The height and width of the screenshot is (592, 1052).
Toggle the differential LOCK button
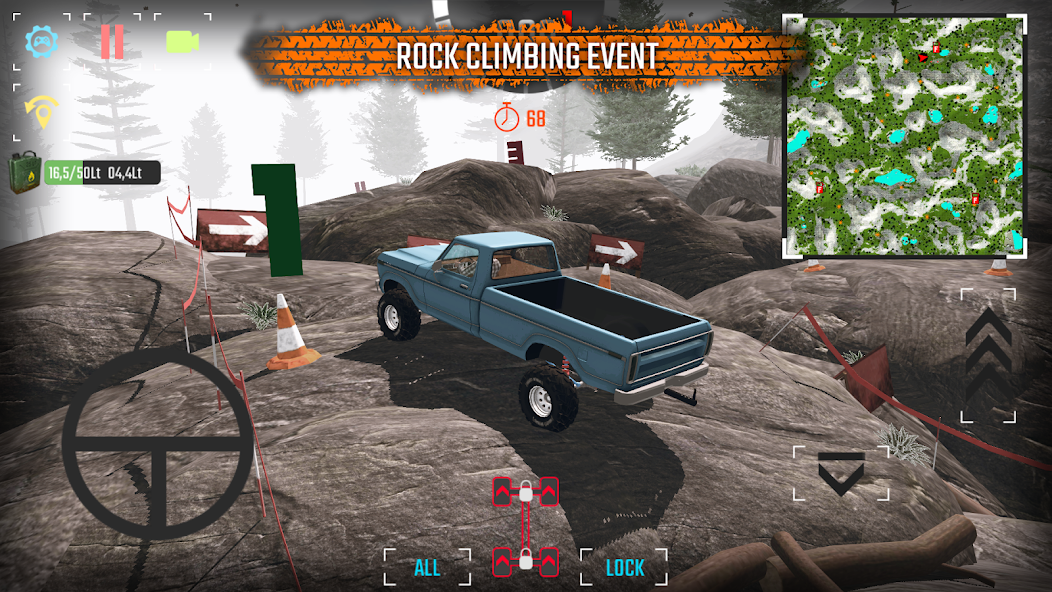coord(625,568)
